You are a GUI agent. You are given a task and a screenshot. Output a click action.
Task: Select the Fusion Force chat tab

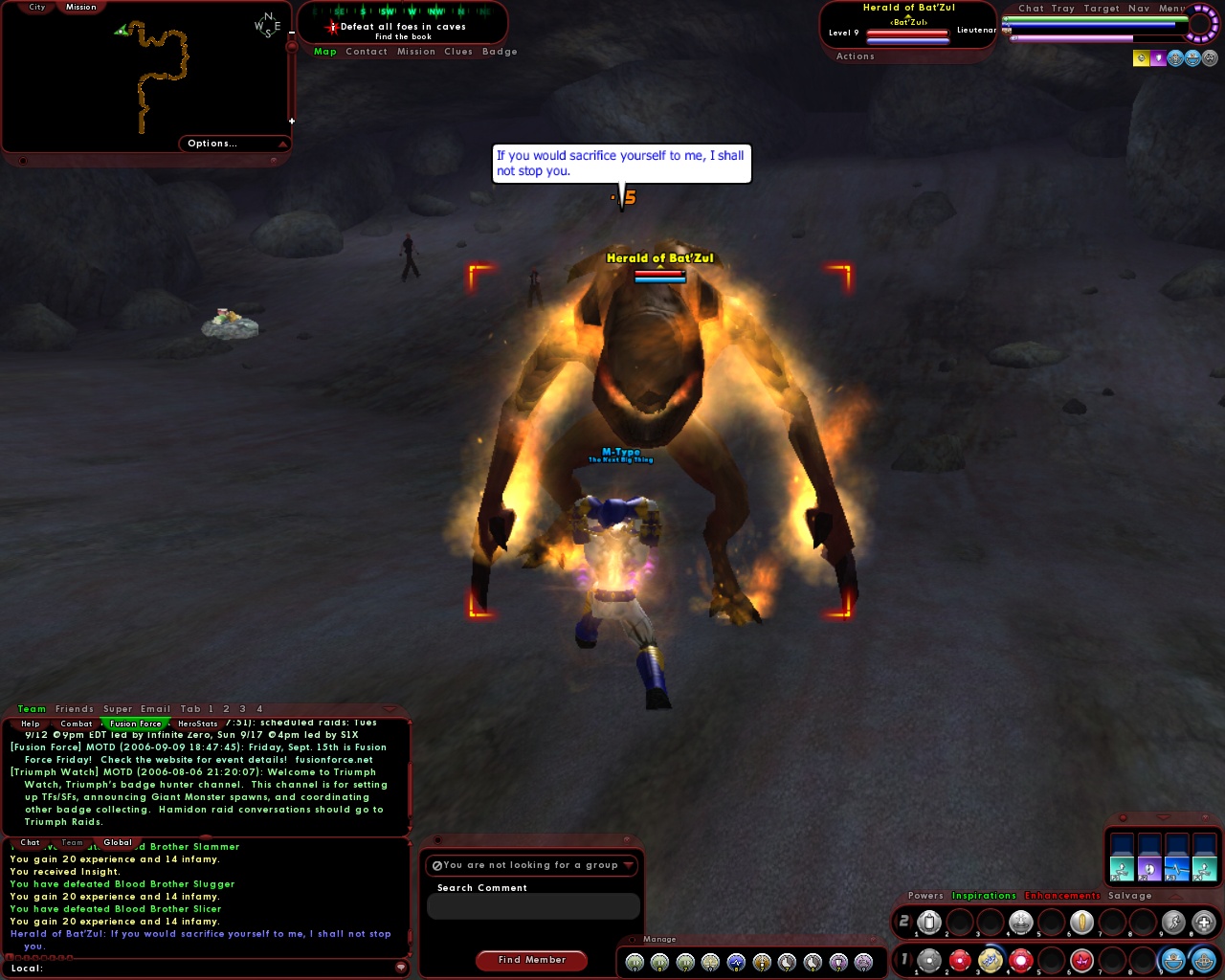[x=136, y=724]
